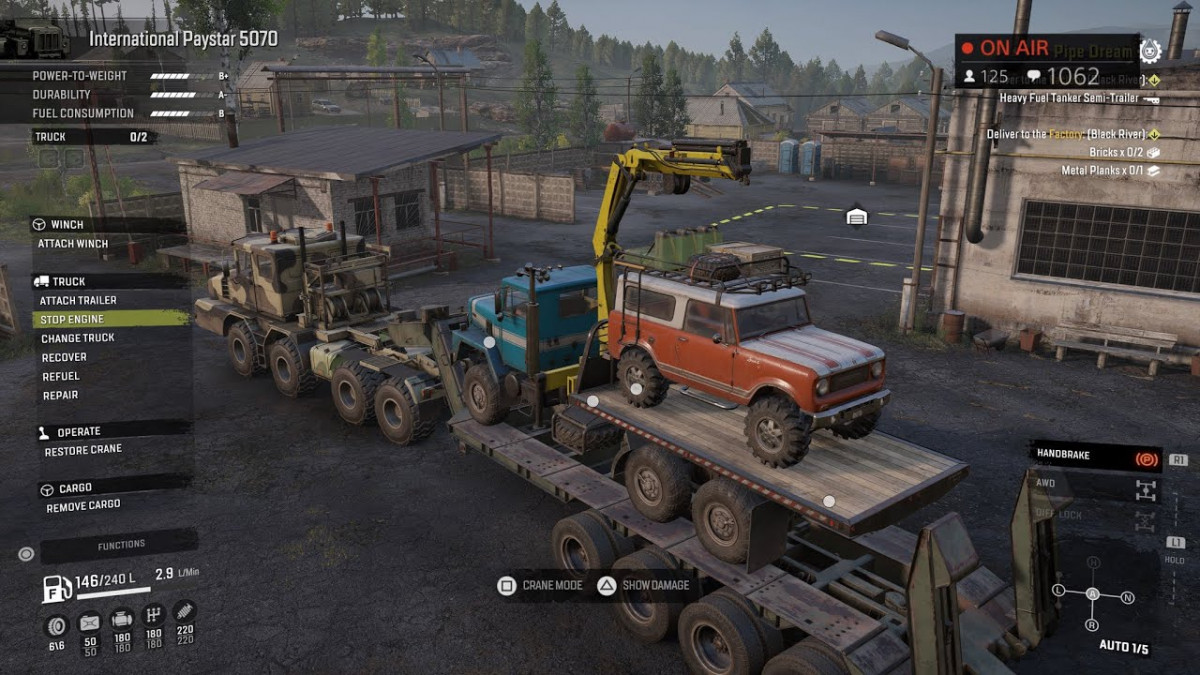Choose Attach Trailer option
1200x675 pixels.
point(78,300)
